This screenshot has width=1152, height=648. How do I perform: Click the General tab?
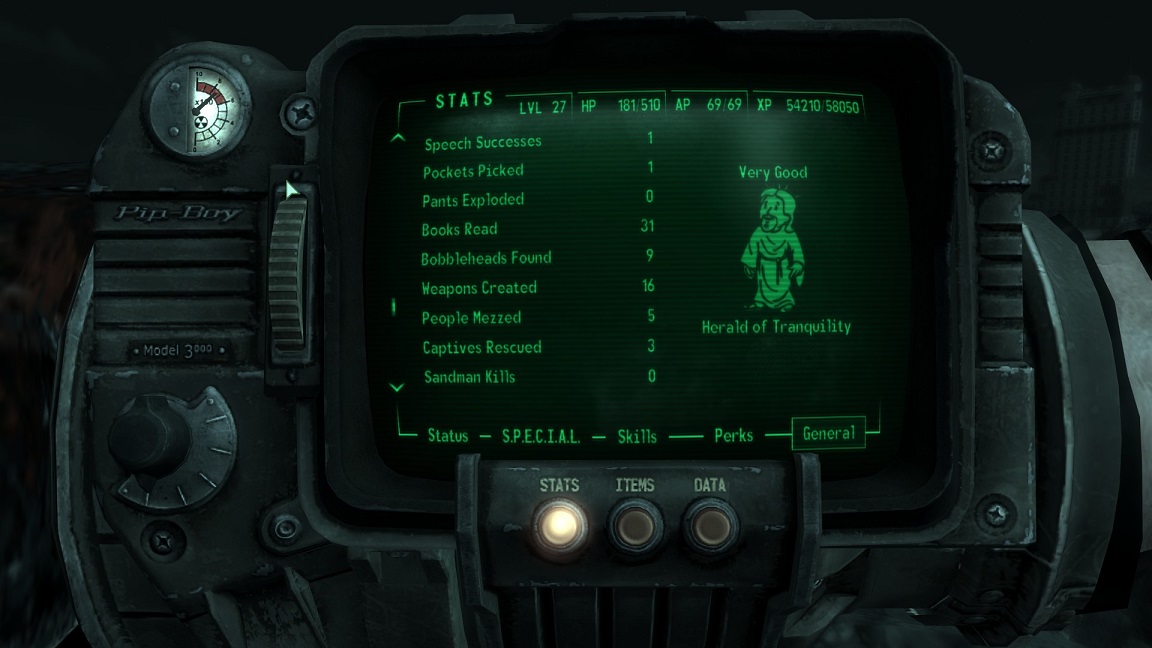click(828, 434)
